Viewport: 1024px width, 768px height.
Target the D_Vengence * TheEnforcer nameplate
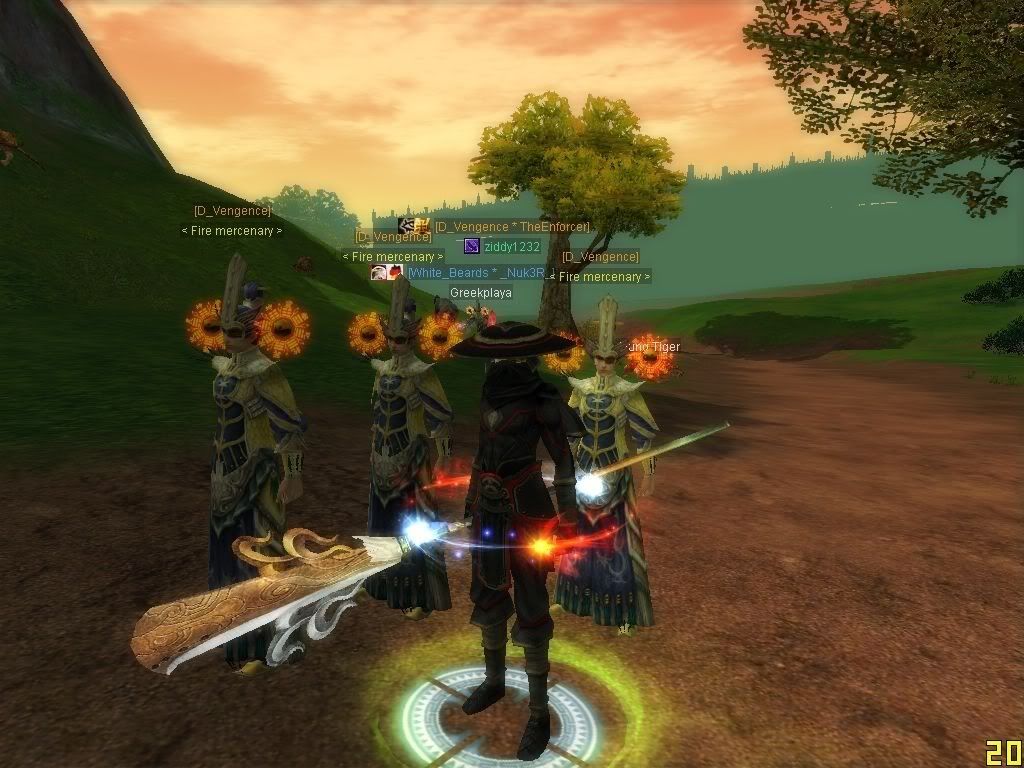pyautogui.click(x=511, y=227)
